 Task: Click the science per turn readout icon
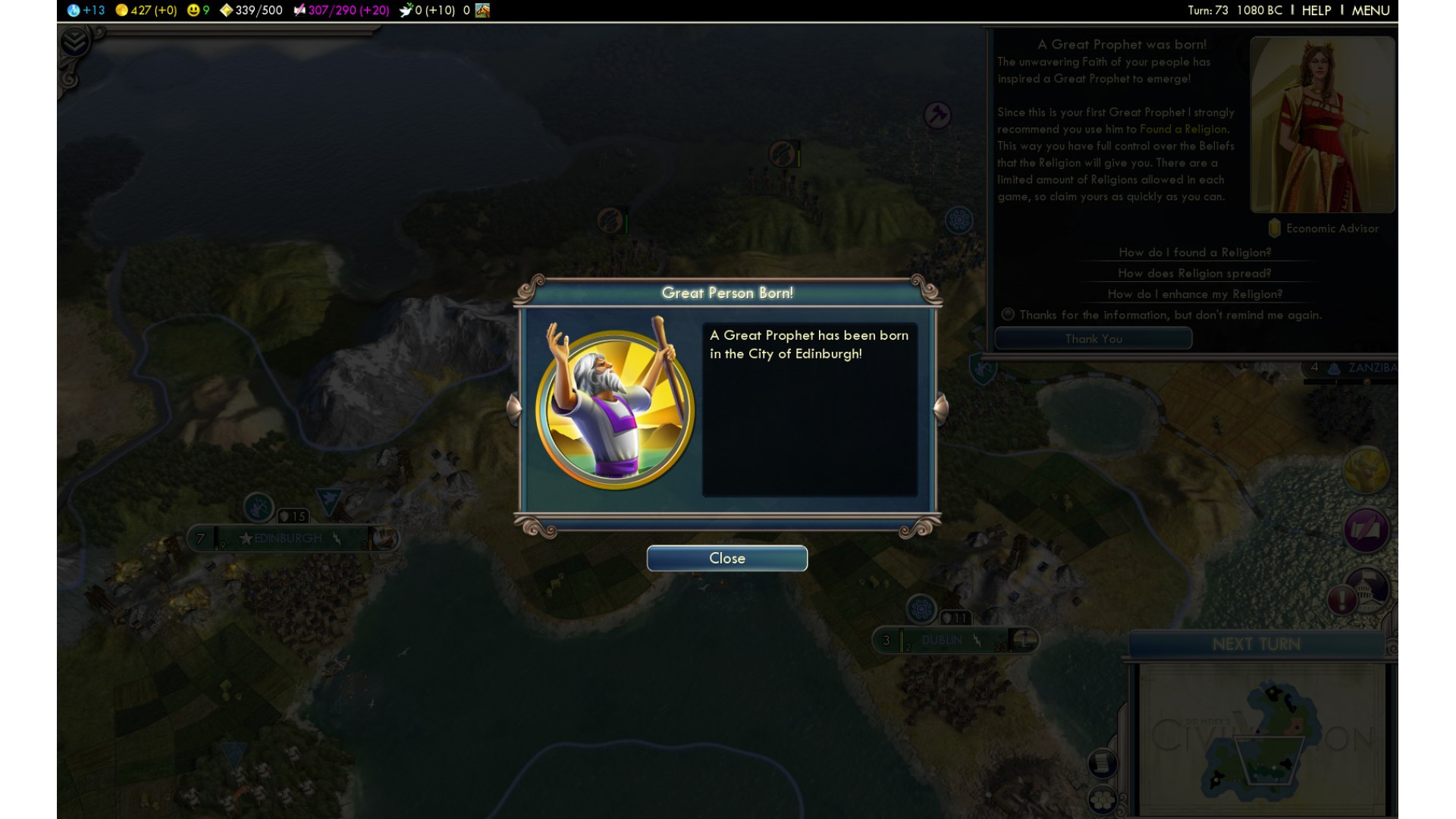coord(74,11)
